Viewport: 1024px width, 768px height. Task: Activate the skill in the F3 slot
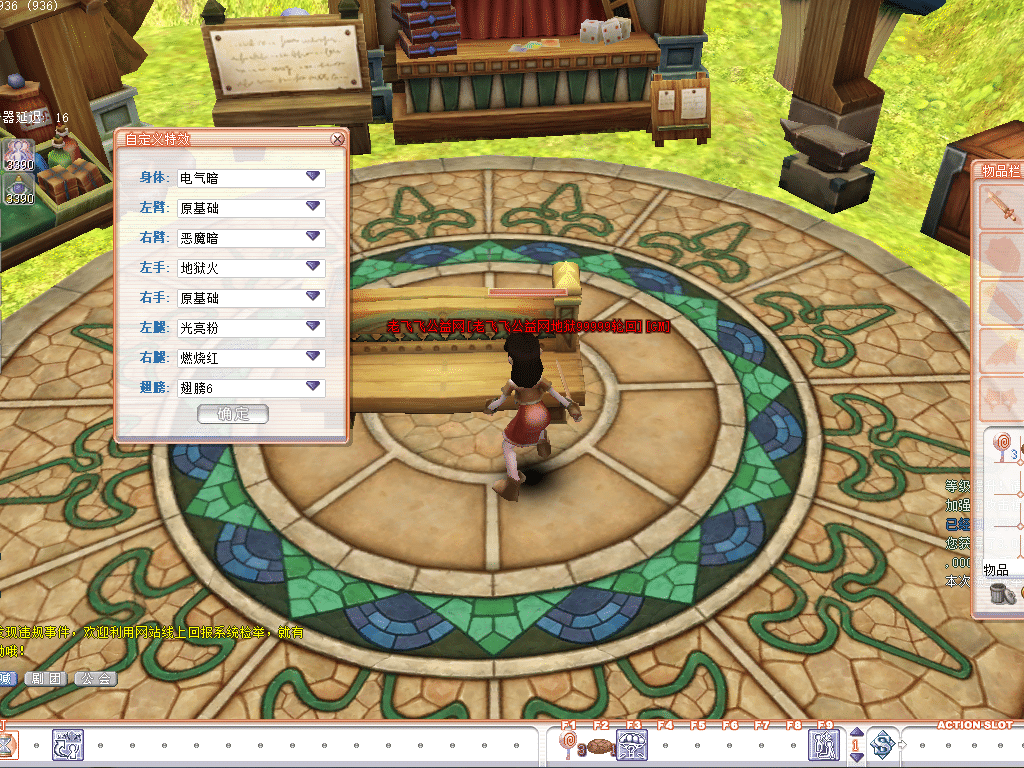pyautogui.click(x=633, y=744)
